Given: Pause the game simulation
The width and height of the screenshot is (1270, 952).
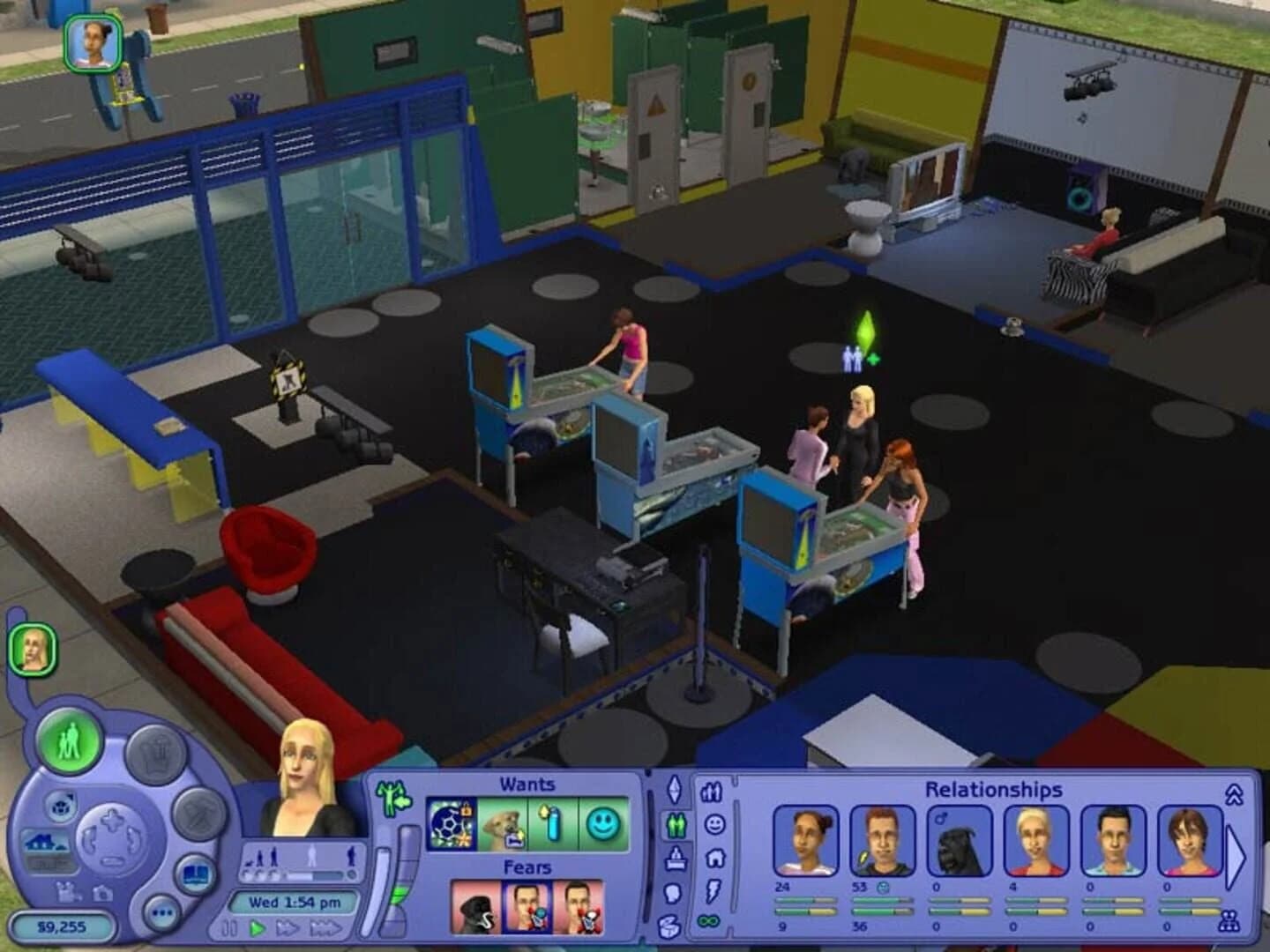Looking at the screenshot, I should (x=231, y=926).
